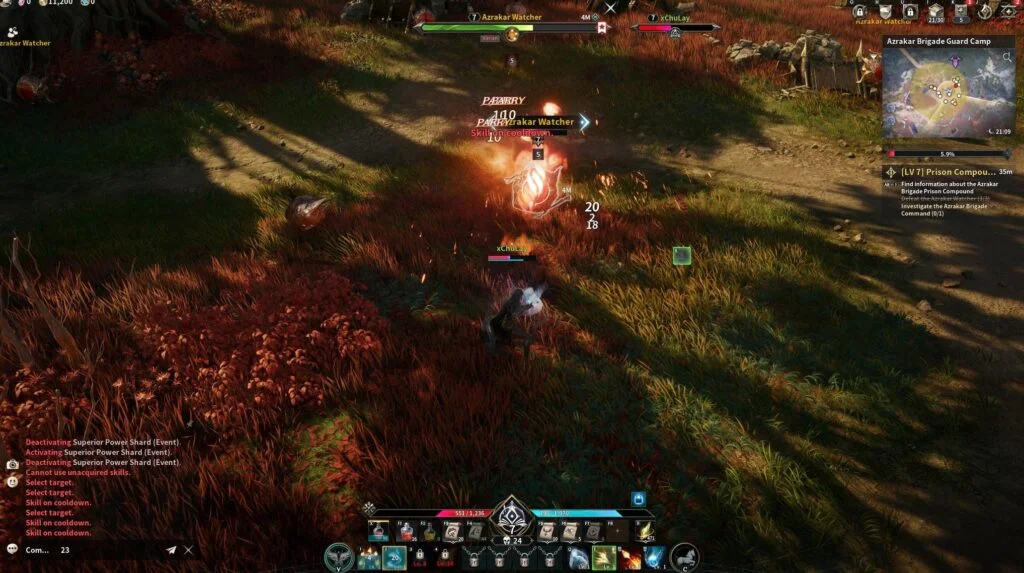Open the emoji face icon beside chat
This screenshot has width=1024, height=573.
pos(12,481)
